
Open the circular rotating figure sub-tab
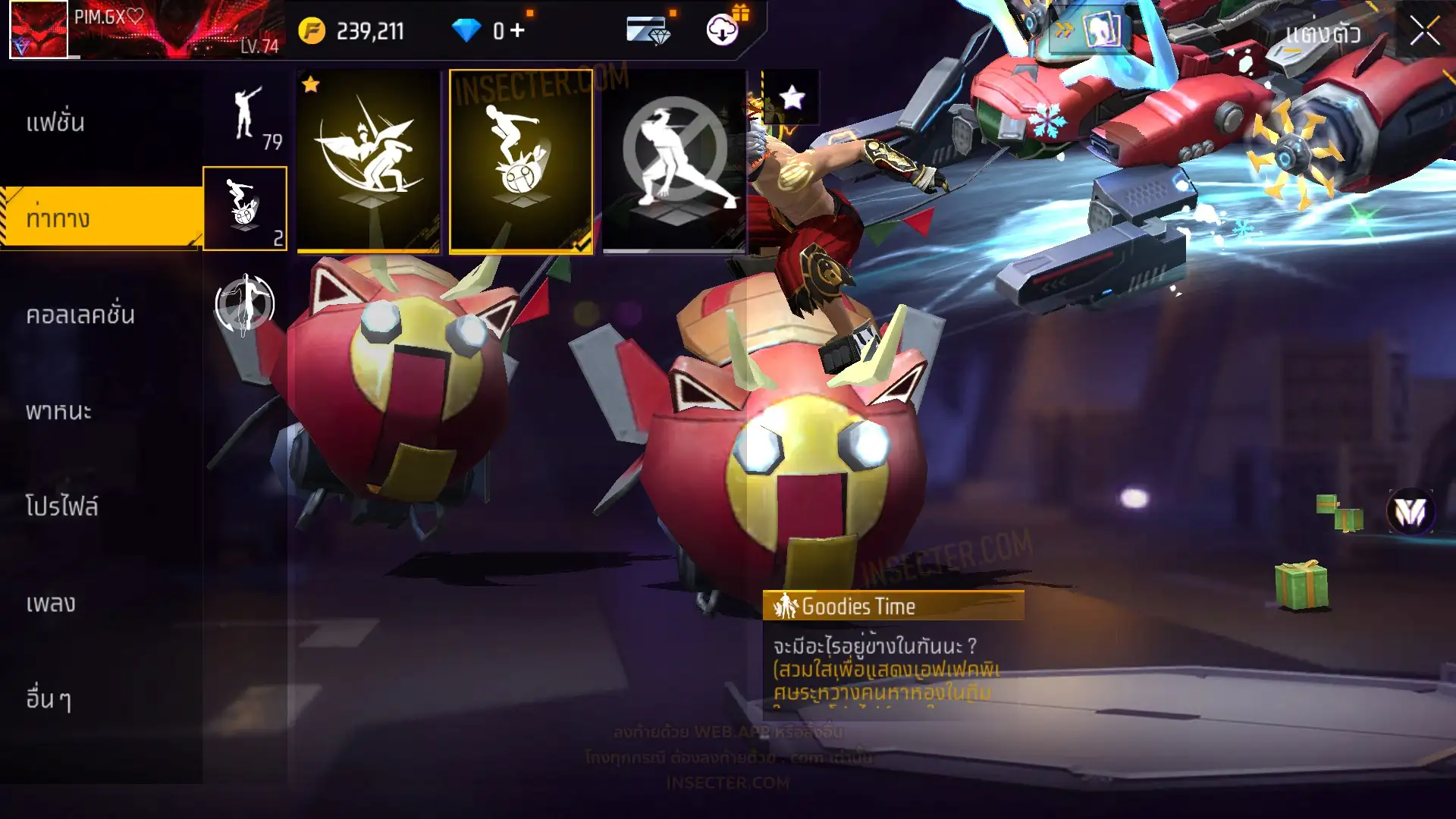click(x=244, y=303)
